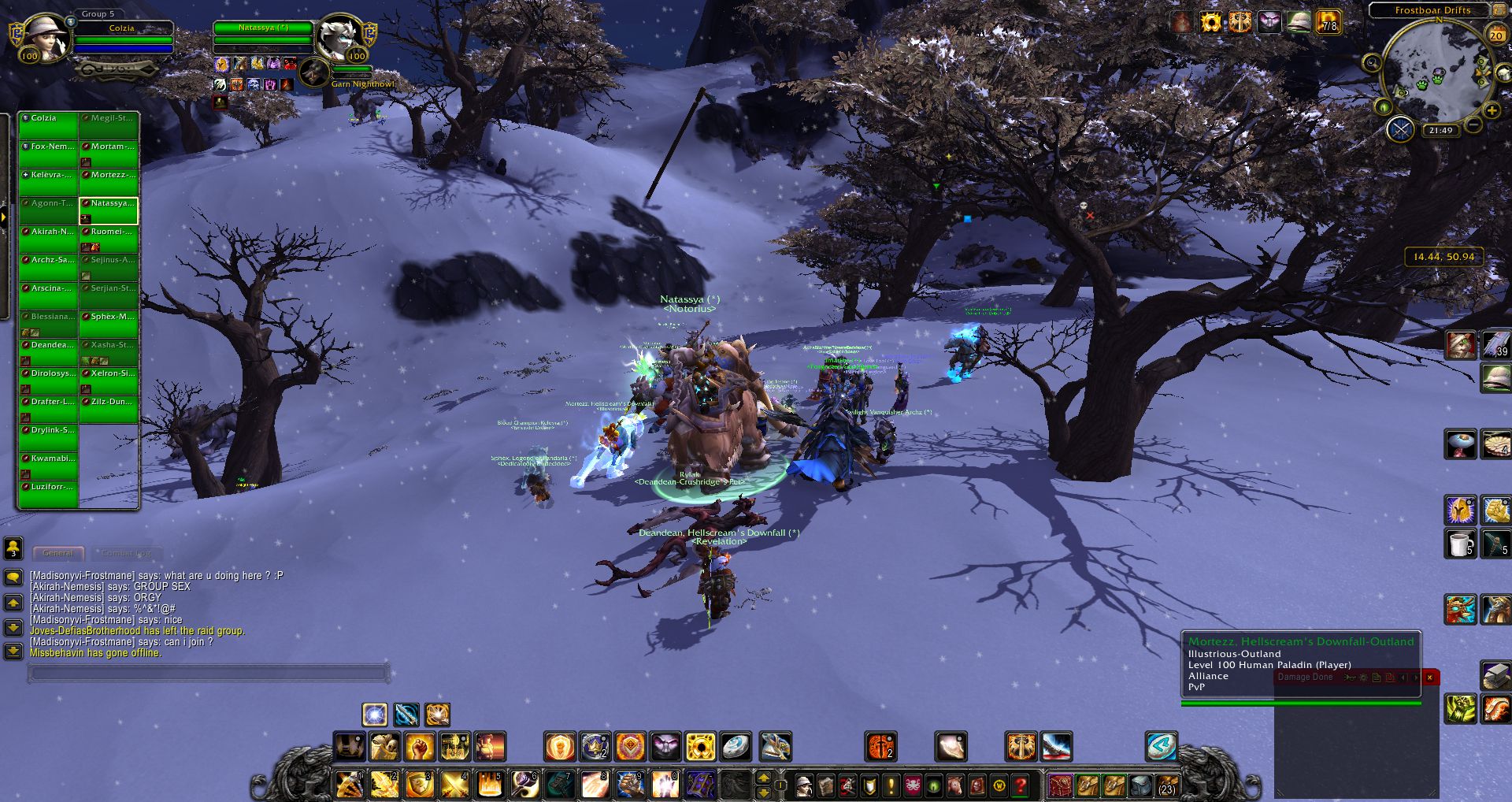This screenshot has height=802, width=1512.
Task: Open the social friends list button
Action: click(x=13, y=548)
